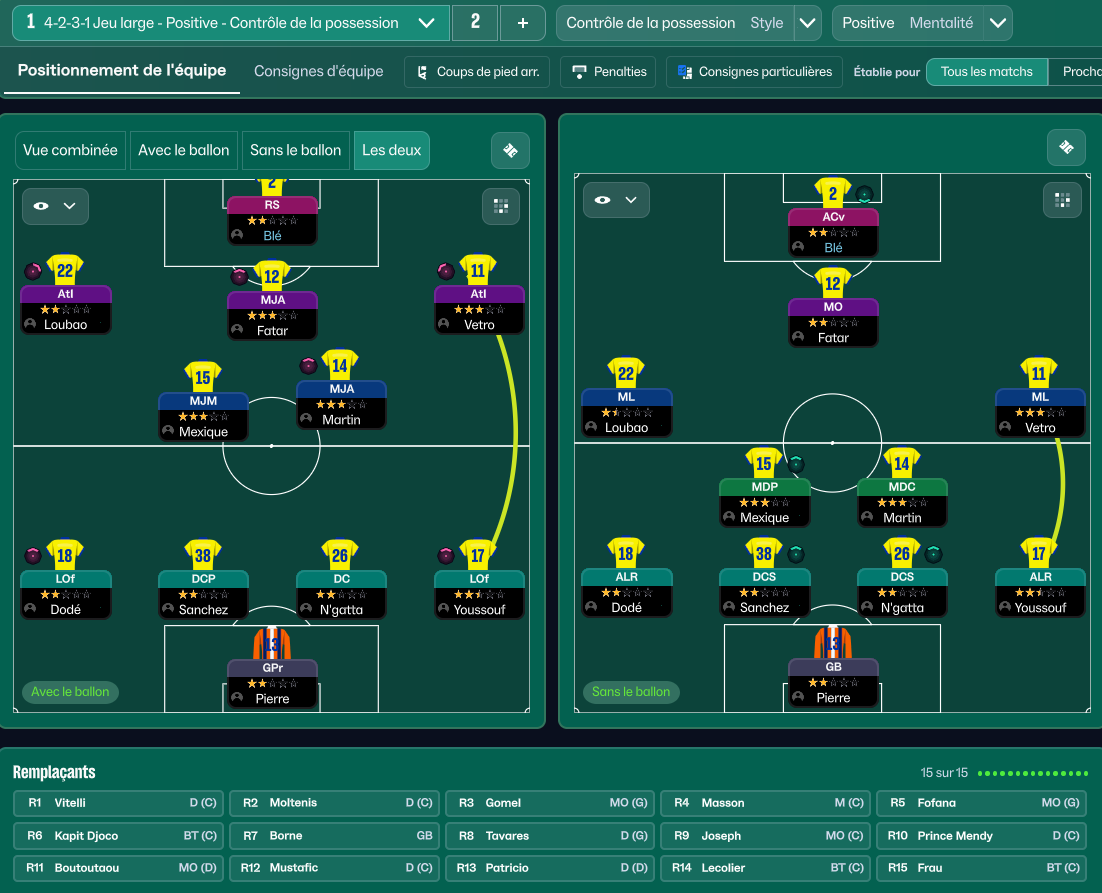Select the Avec le ballon view

pyautogui.click(x=184, y=150)
